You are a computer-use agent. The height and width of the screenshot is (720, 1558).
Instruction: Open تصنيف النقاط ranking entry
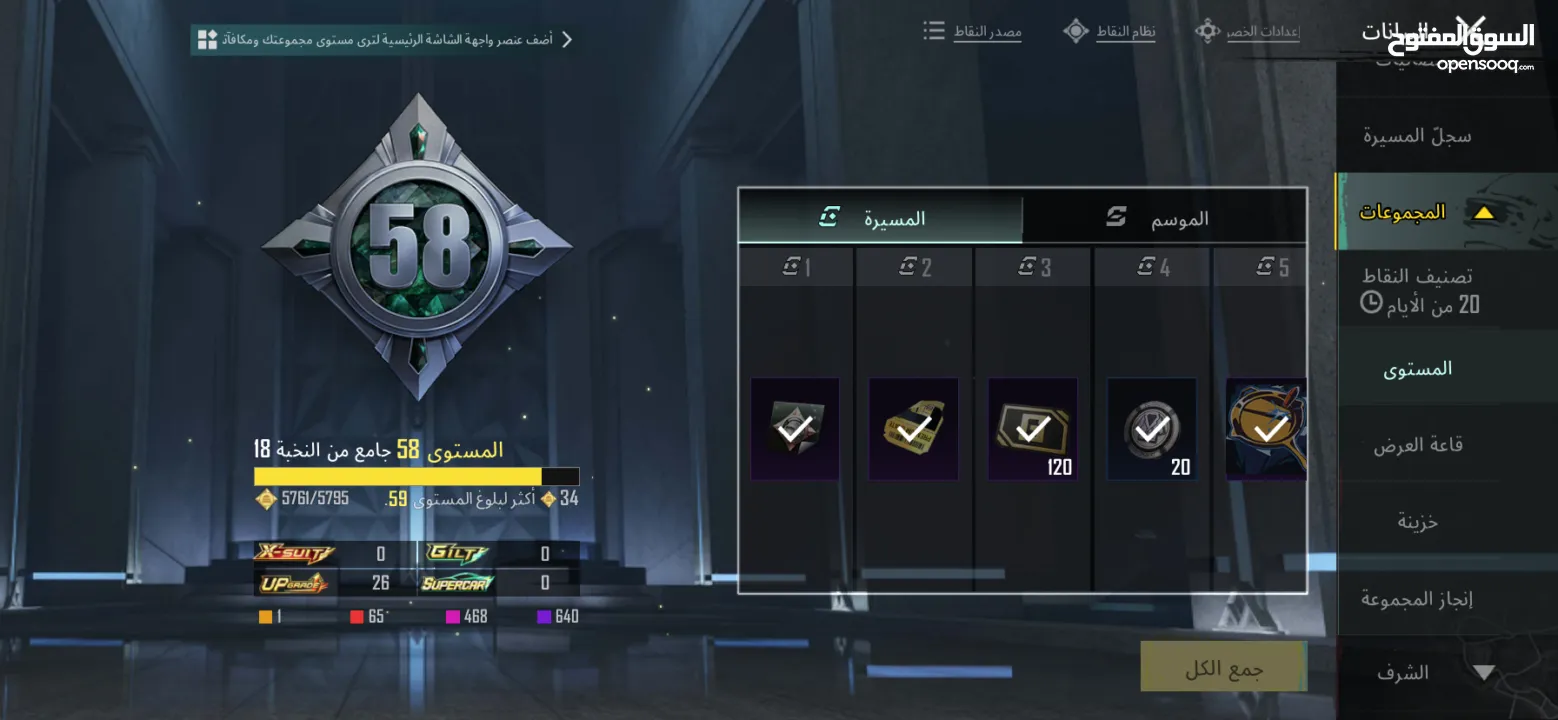[x=1417, y=290]
